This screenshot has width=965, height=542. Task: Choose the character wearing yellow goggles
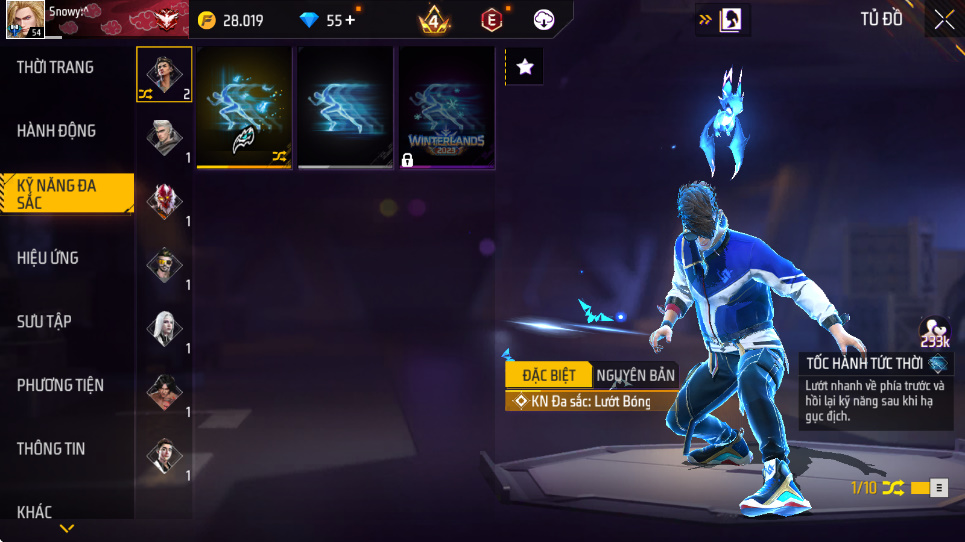(165, 265)
